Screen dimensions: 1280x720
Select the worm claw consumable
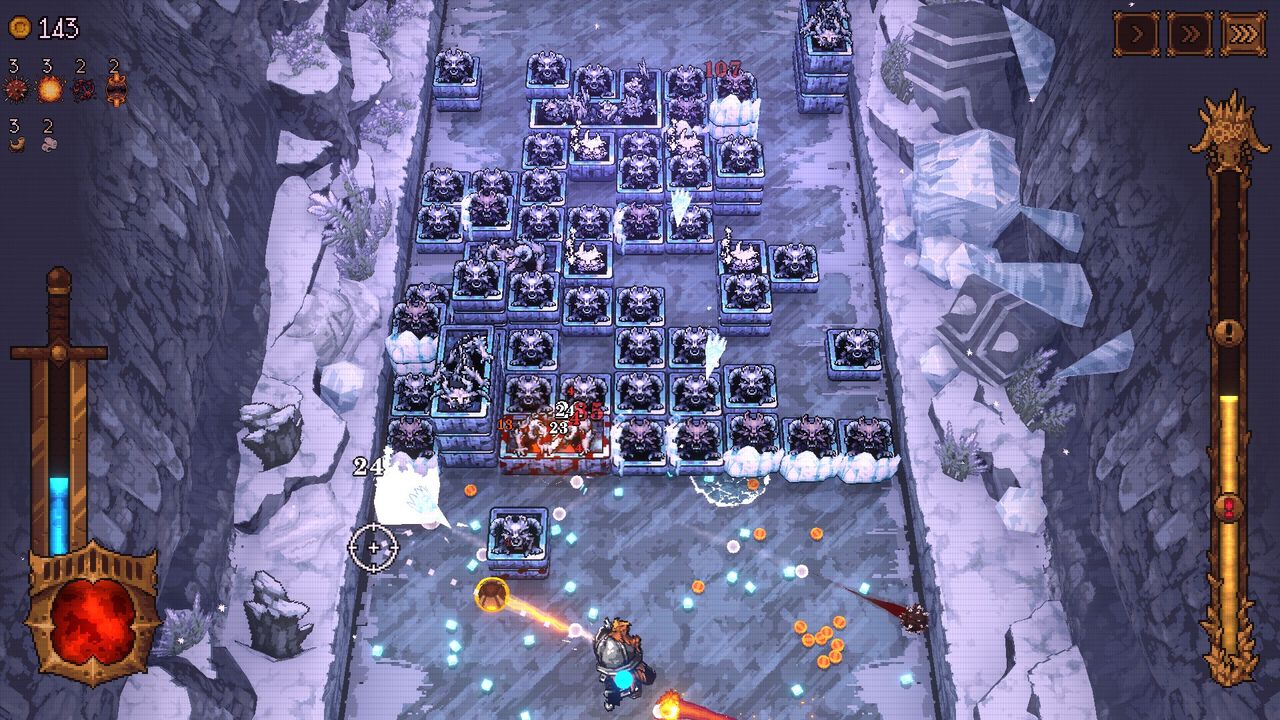[x=15, y=142]
